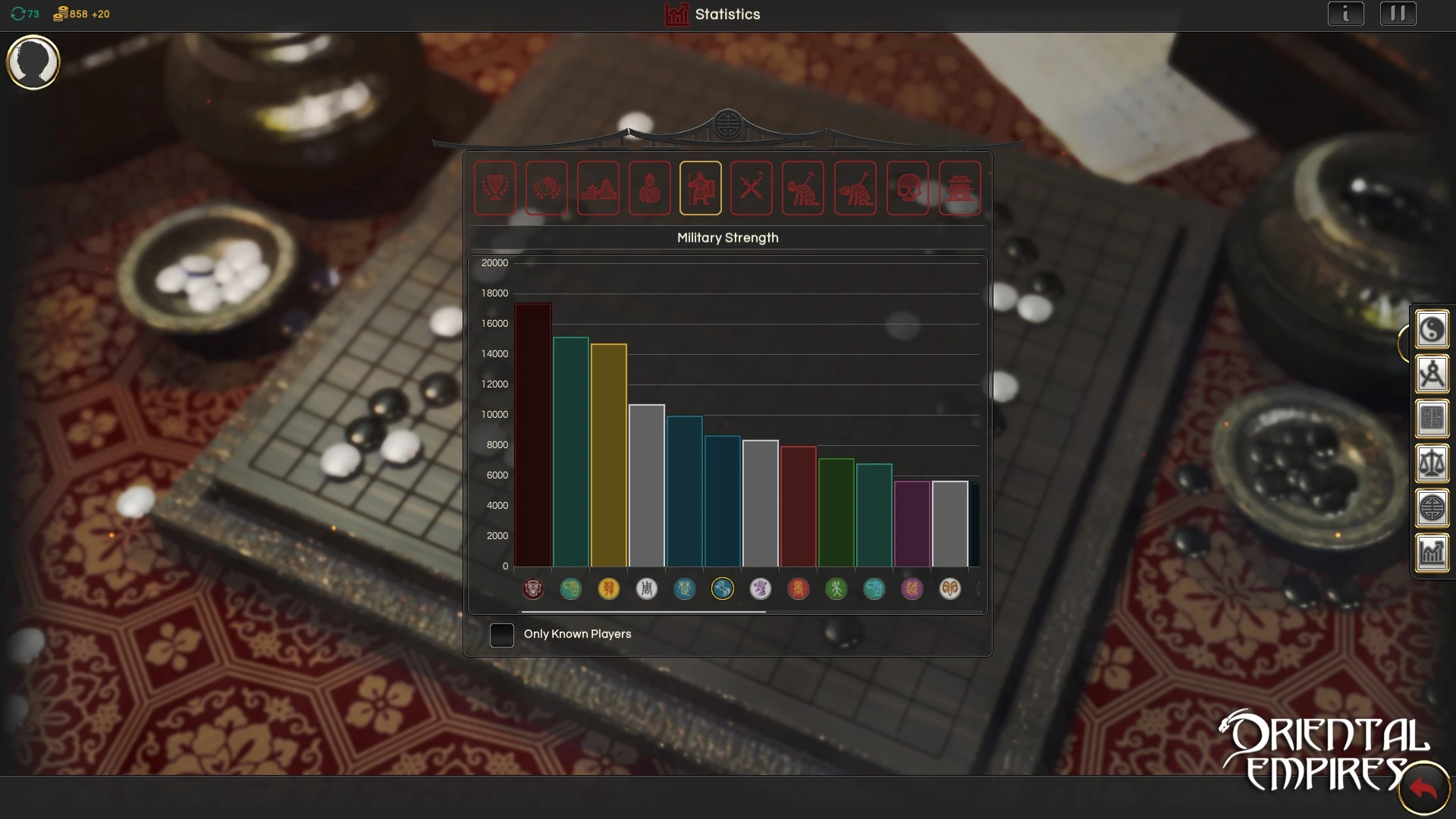Select the seated figure statistics tab

[649, 188]
